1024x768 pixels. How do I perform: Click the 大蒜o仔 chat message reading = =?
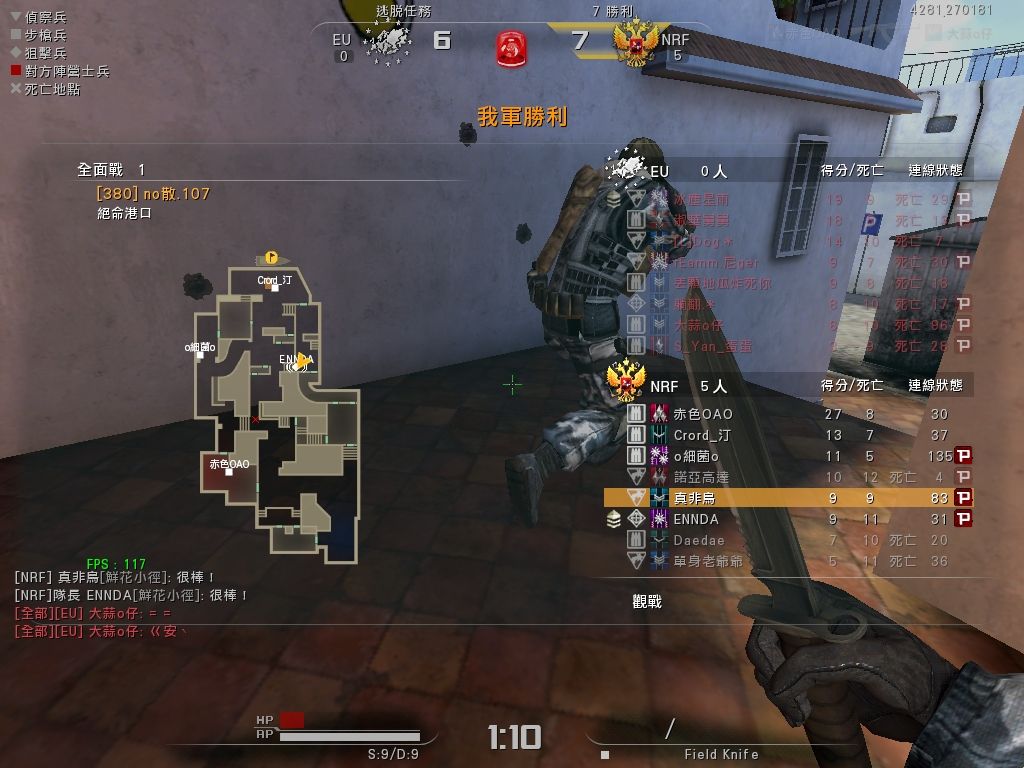coord(93,613)
